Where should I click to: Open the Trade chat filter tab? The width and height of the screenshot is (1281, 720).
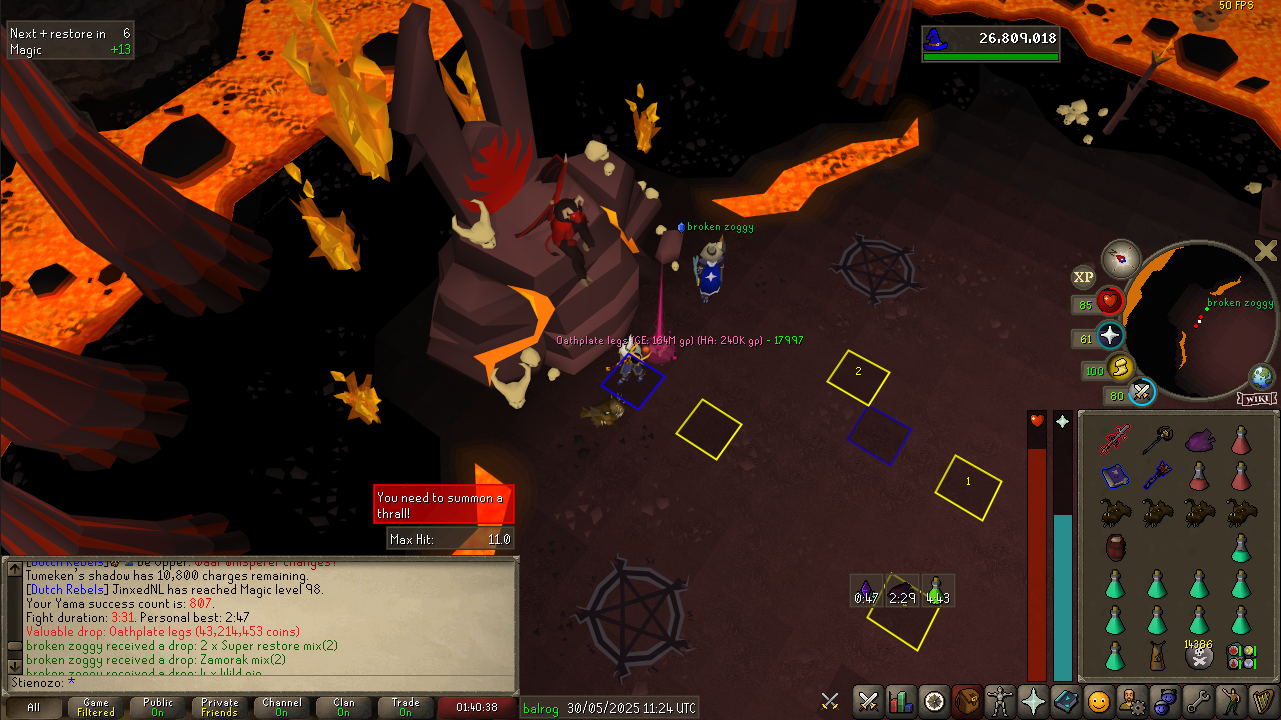(405, 708)
